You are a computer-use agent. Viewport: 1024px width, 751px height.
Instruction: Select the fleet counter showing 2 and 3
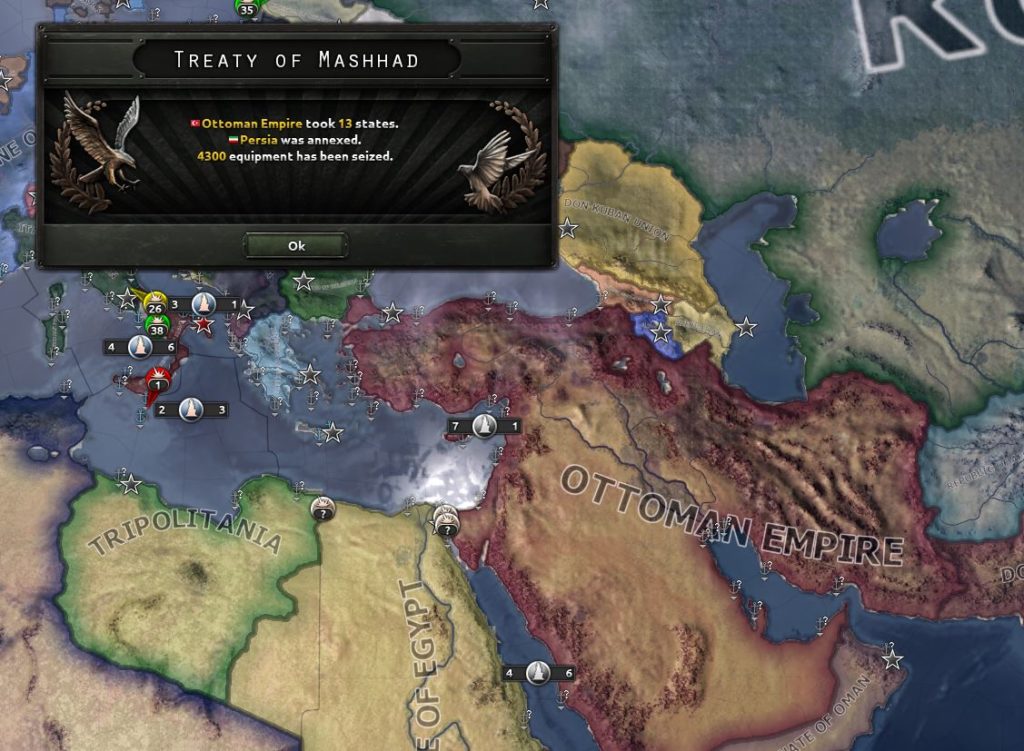click(x=191, y=409)
